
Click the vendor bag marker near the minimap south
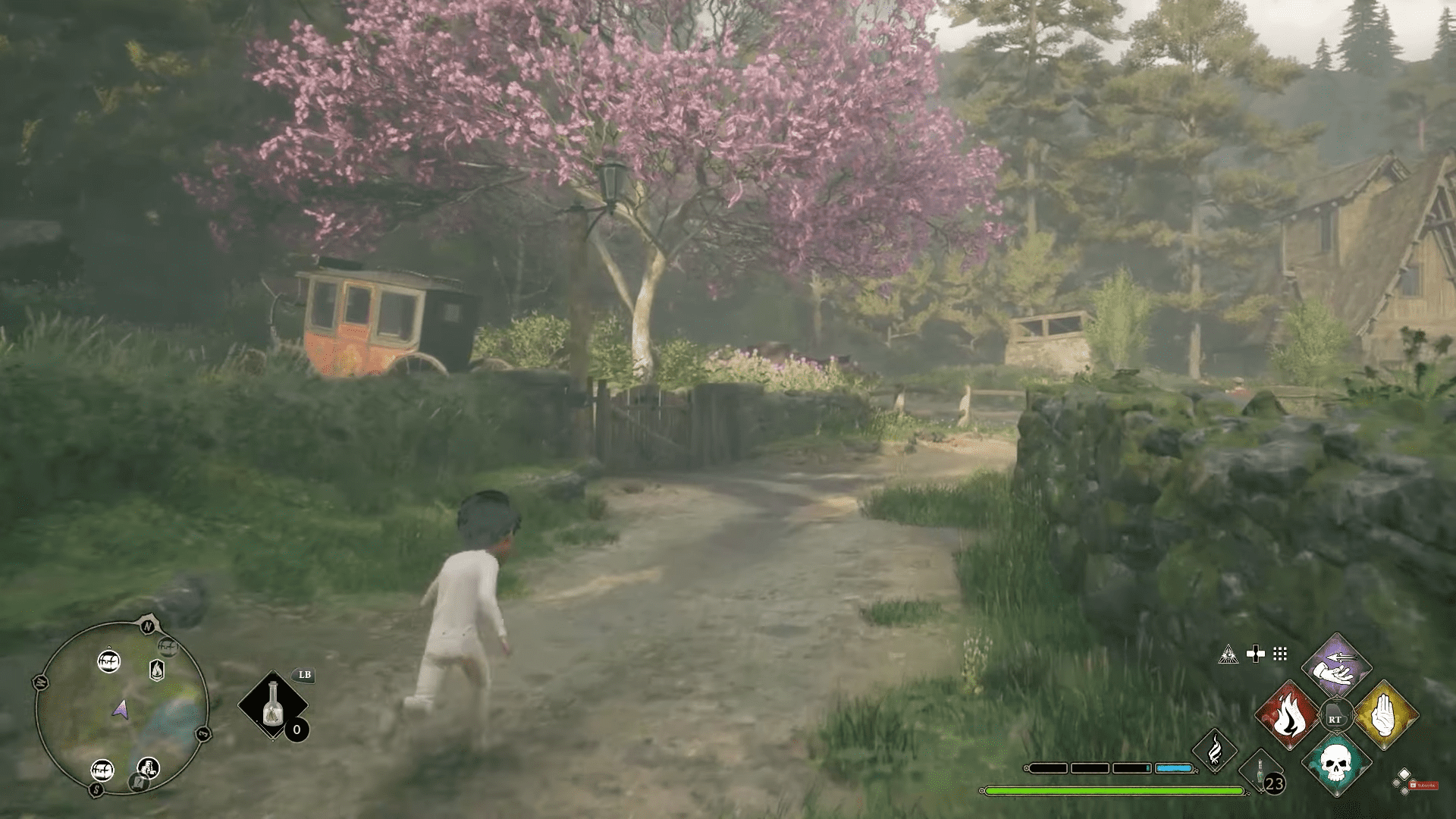(148, 767)
